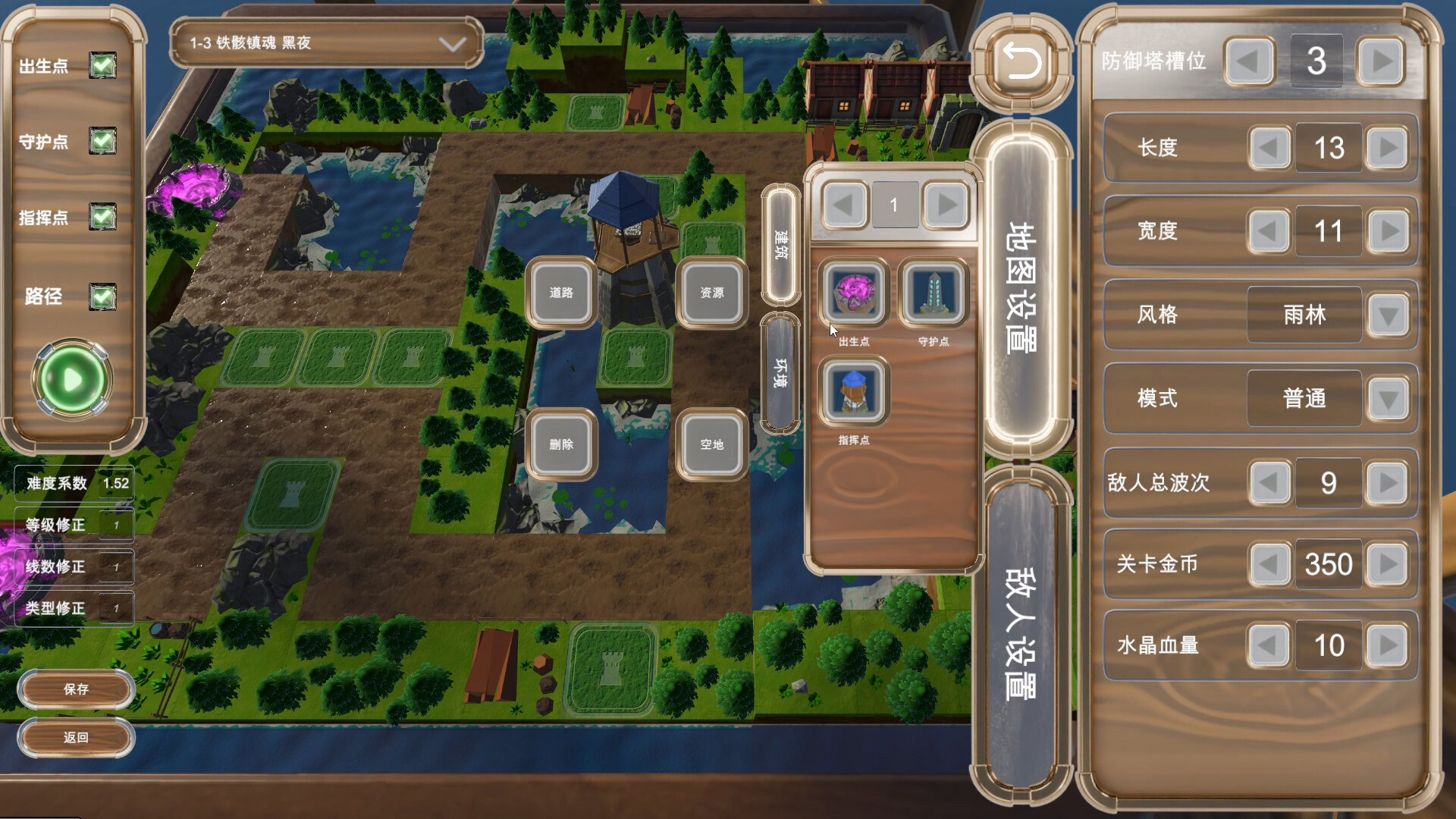
Task: Click the 返回 back button
Action: click(x=76, y=737)
